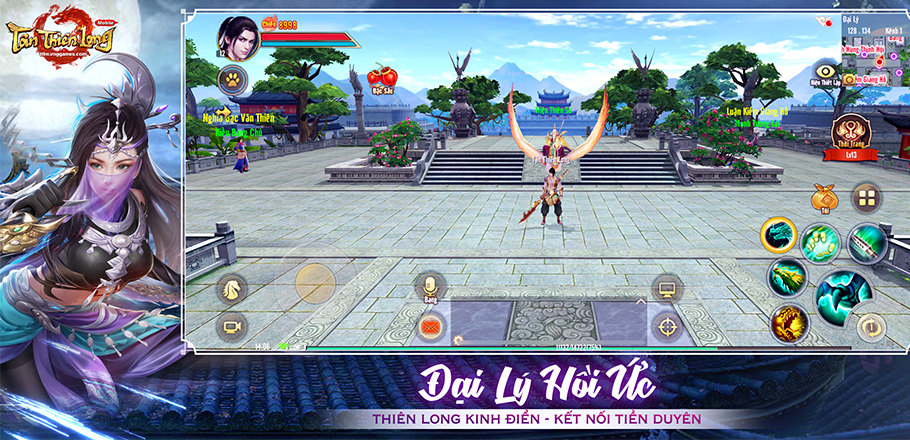Open the four-square grid menu
The height and width of the screenshot is (440, 910).
click(866, 197)
